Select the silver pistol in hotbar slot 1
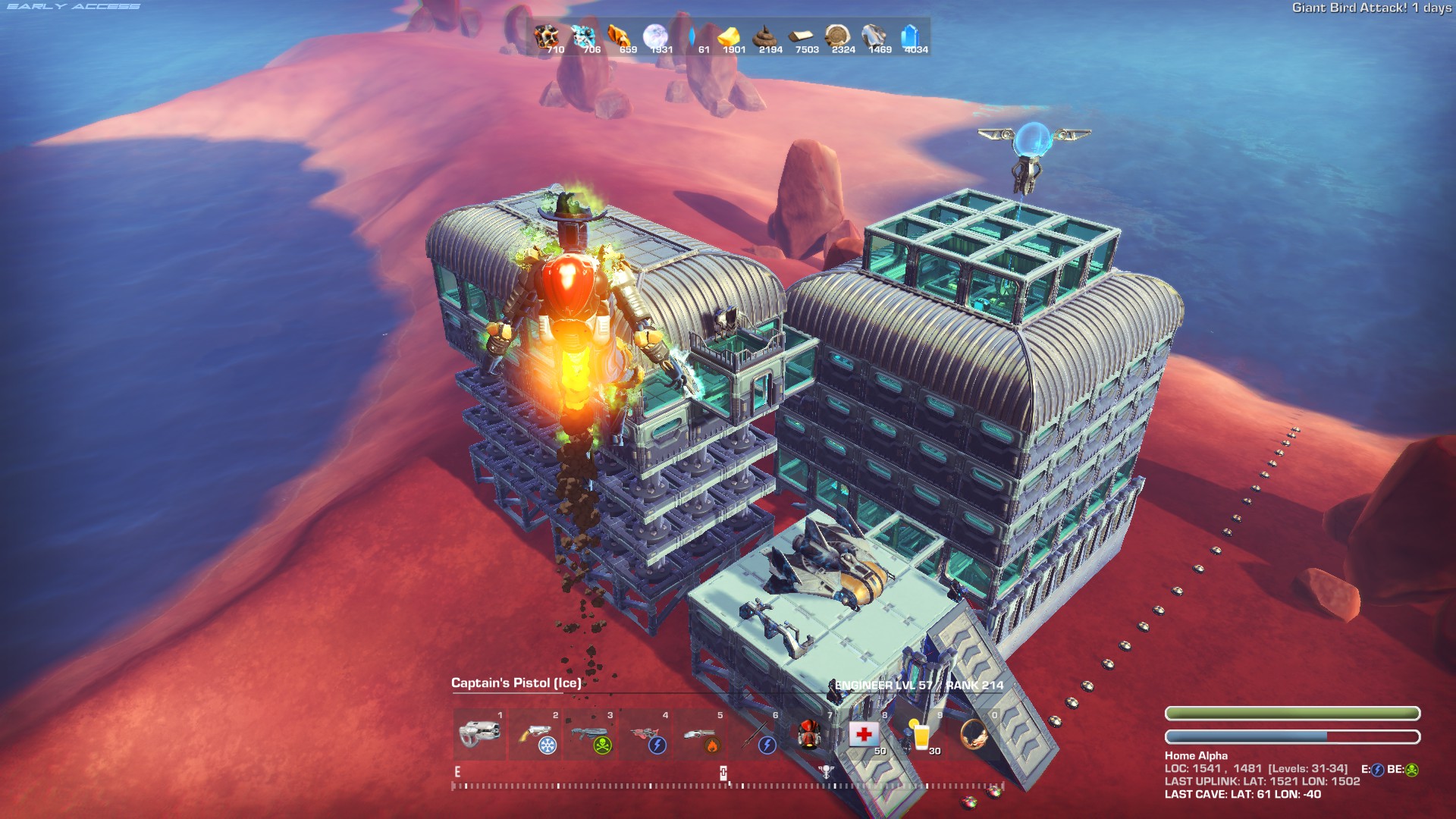 click(x=479, y=734)
